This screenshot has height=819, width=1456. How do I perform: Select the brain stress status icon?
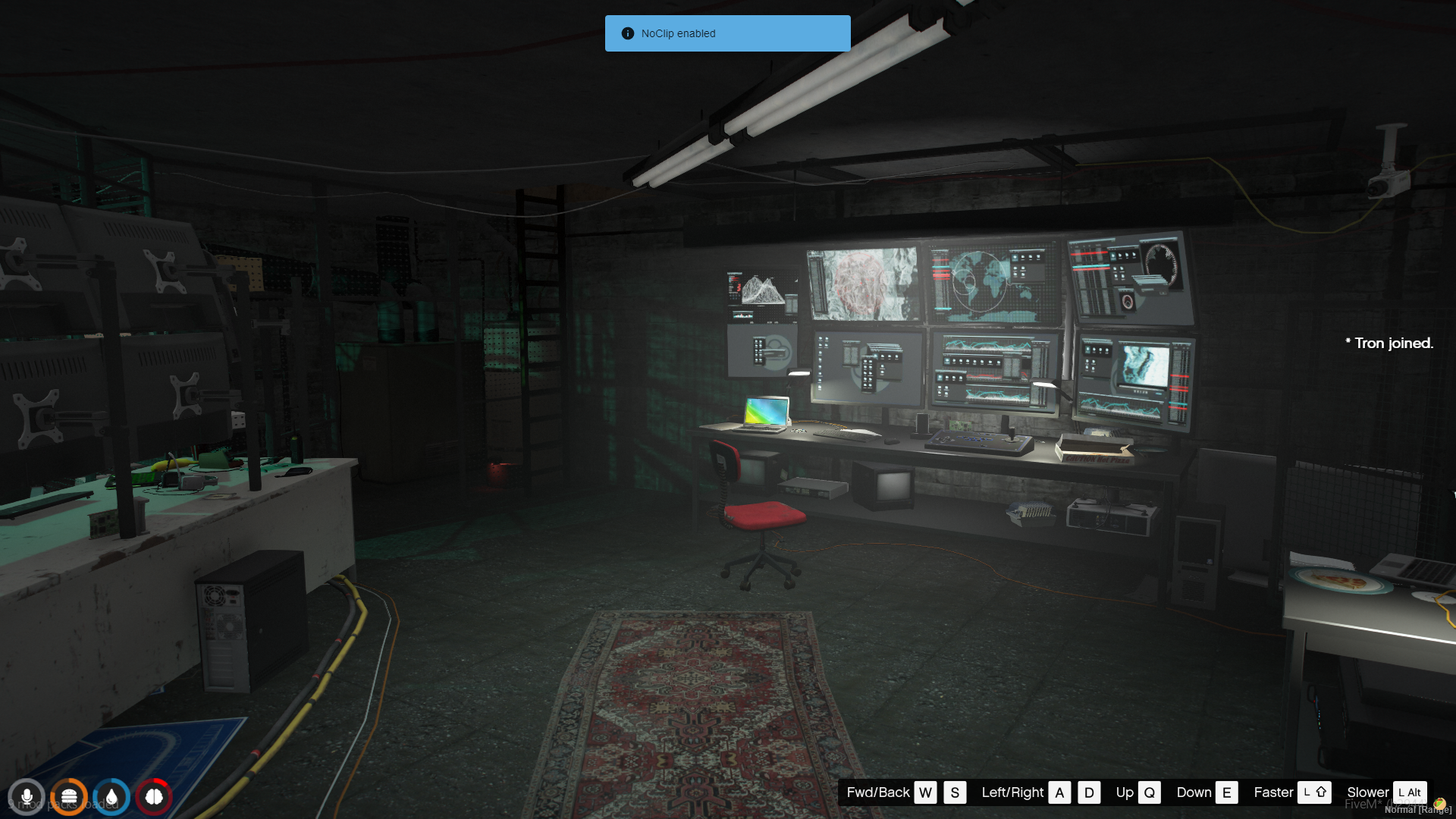[x=154, y=797]
